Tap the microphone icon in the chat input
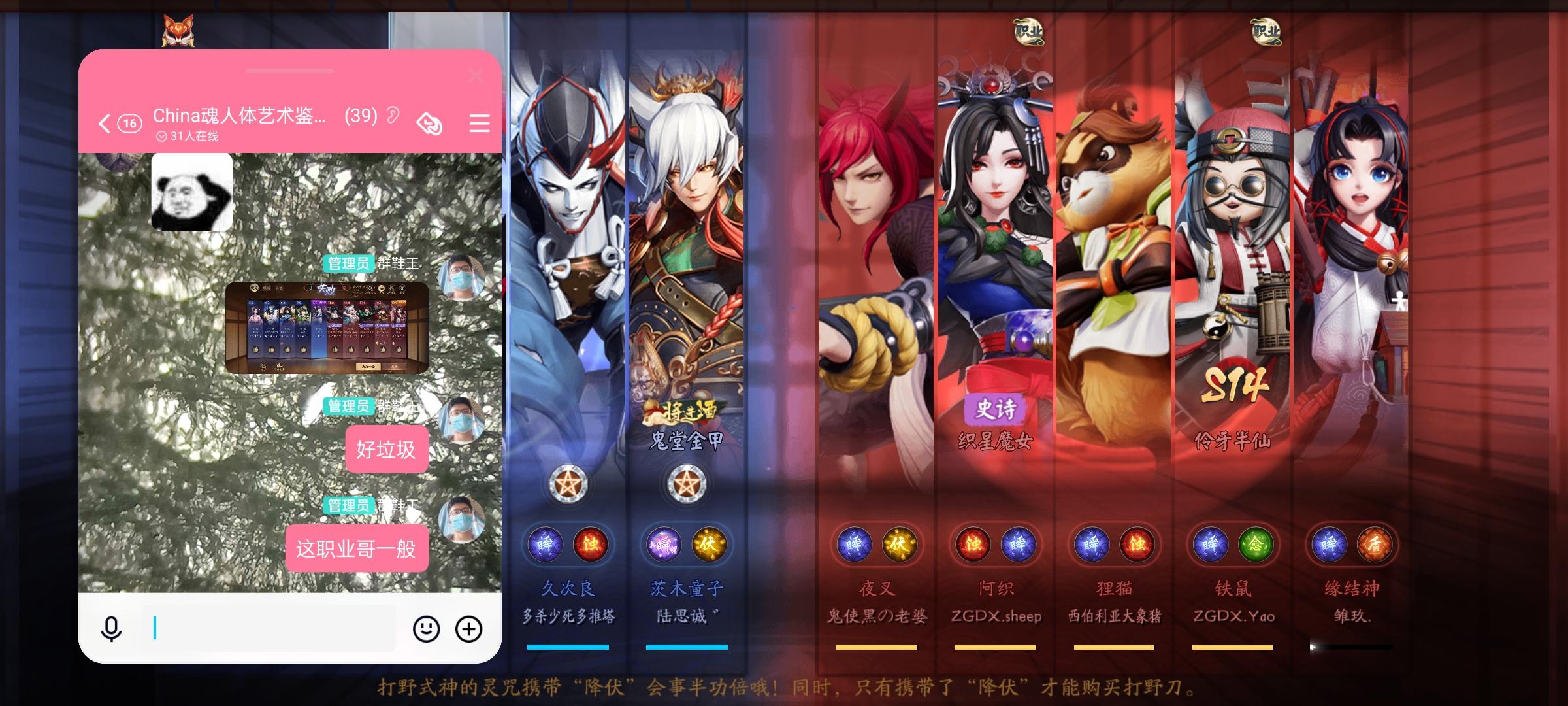1568x706 pixels. tap(112, 628)
